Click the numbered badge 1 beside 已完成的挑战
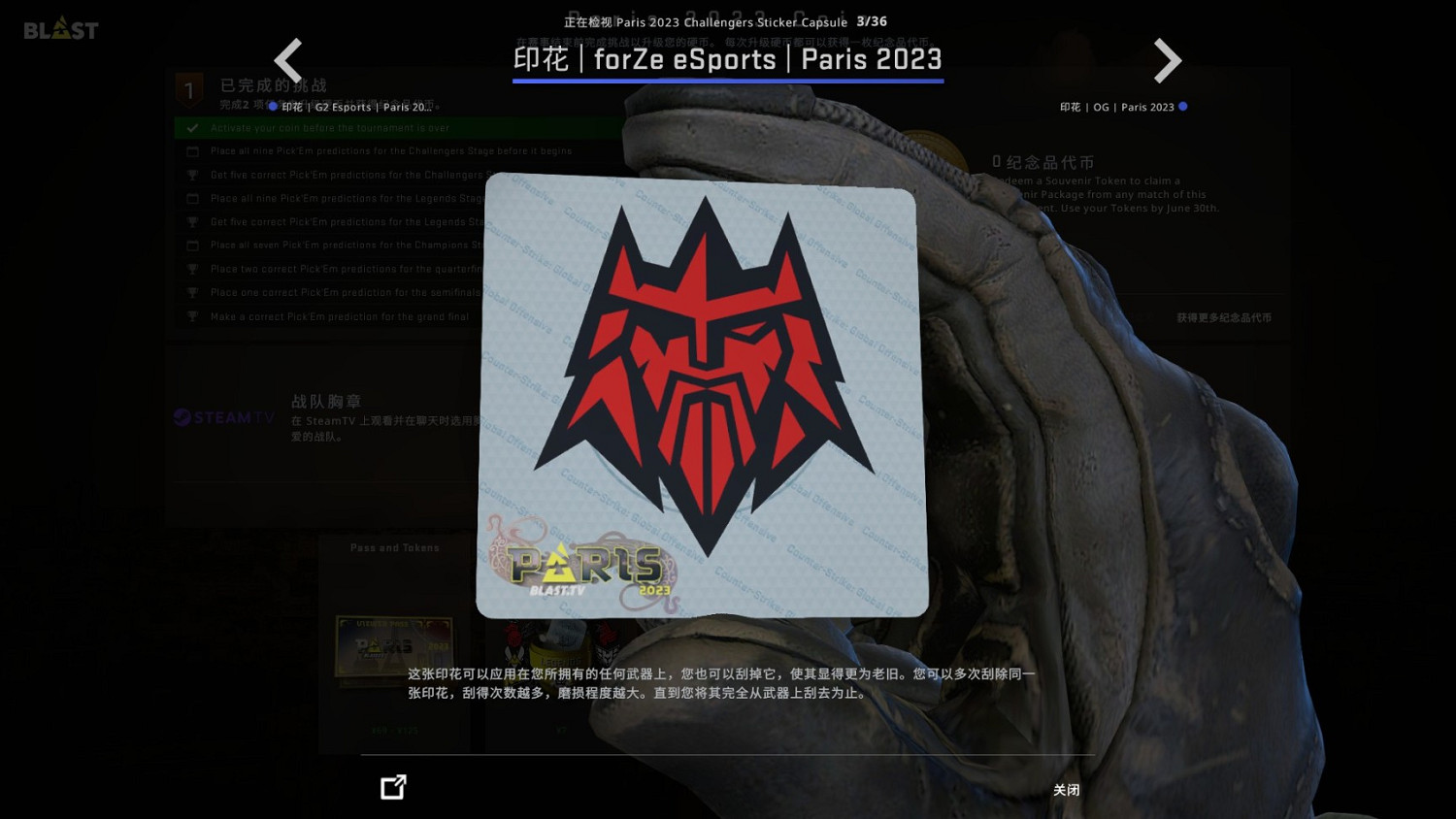Screen dimensions: 1456x819 [188, 89]
